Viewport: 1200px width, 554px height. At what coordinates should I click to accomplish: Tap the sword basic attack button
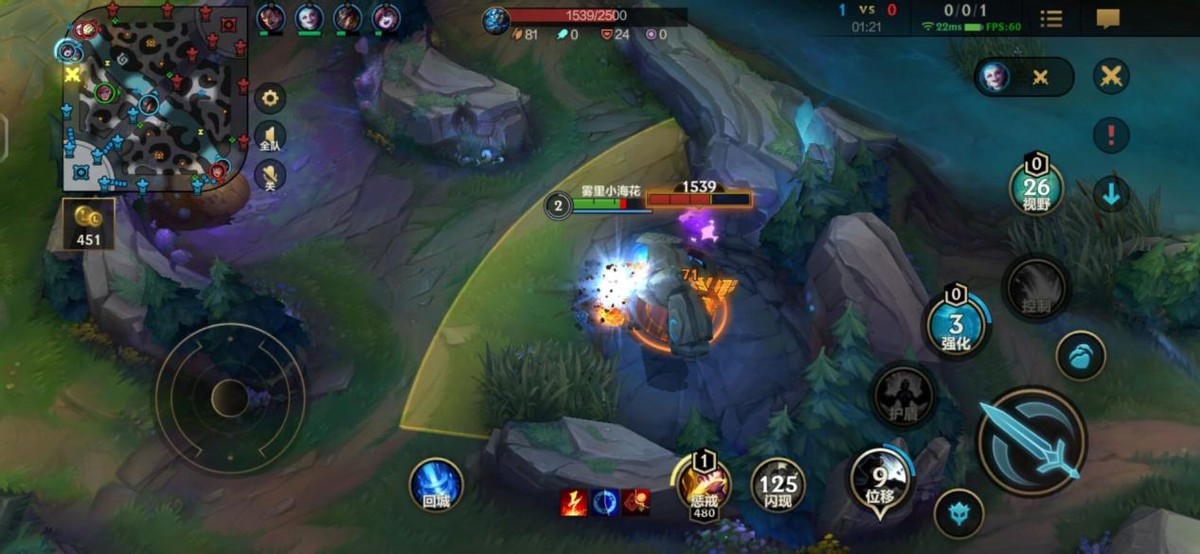pyautogui.click(x=1031, y=441)
